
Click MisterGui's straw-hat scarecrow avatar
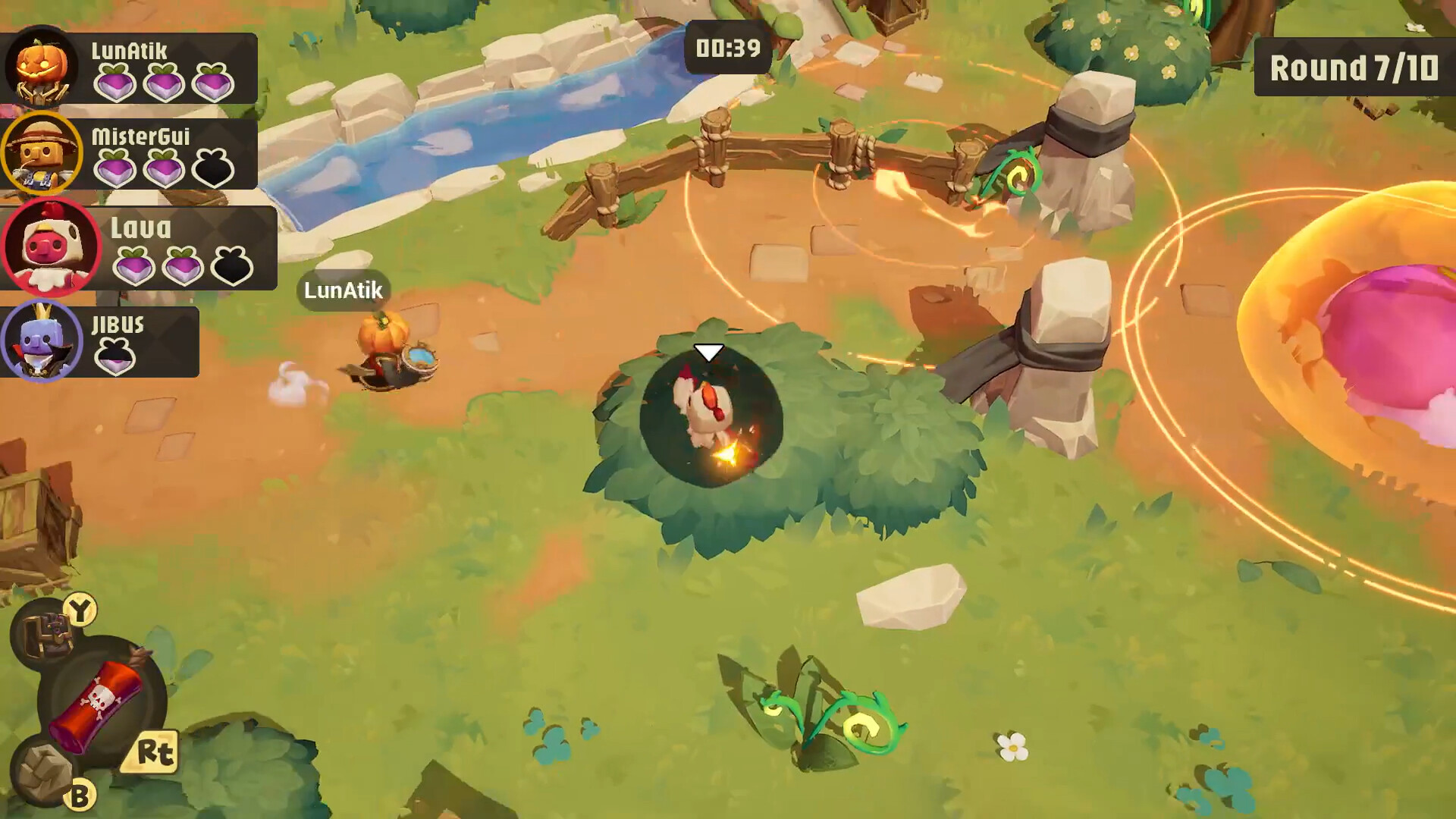tap(43, 152)
